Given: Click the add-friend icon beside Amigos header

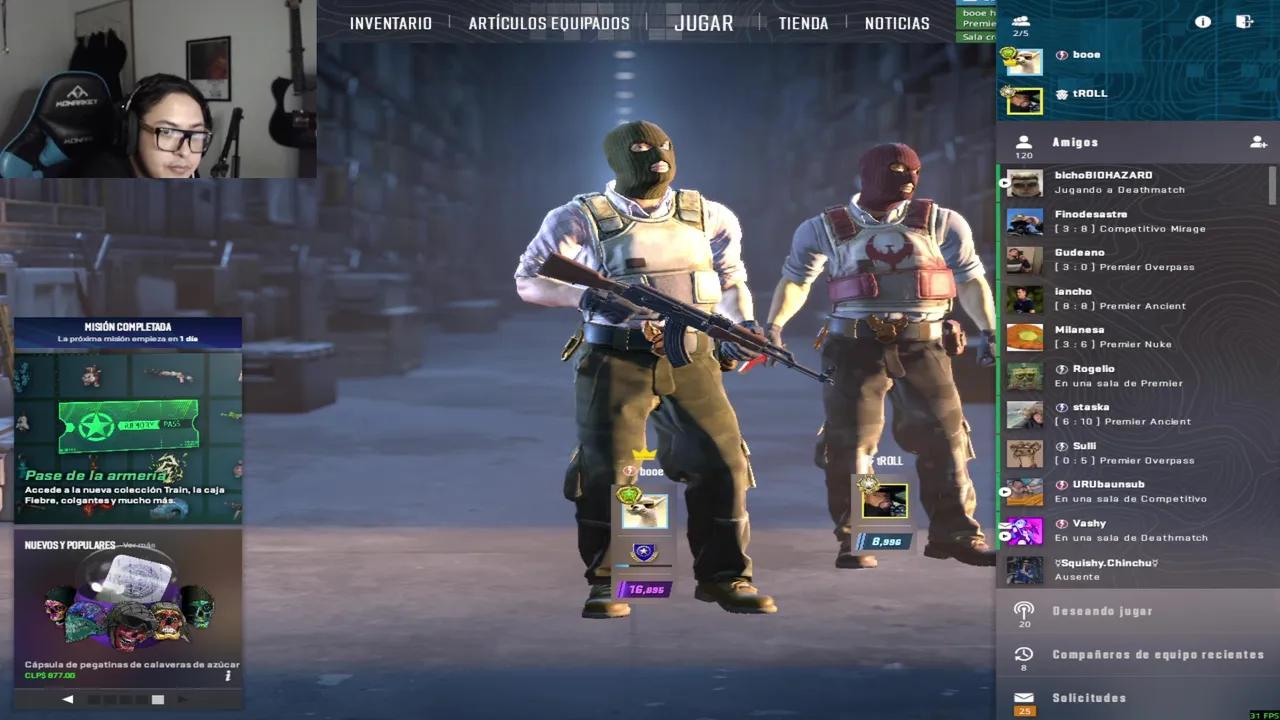Looking at the screenshot, I should [1259, 142].
